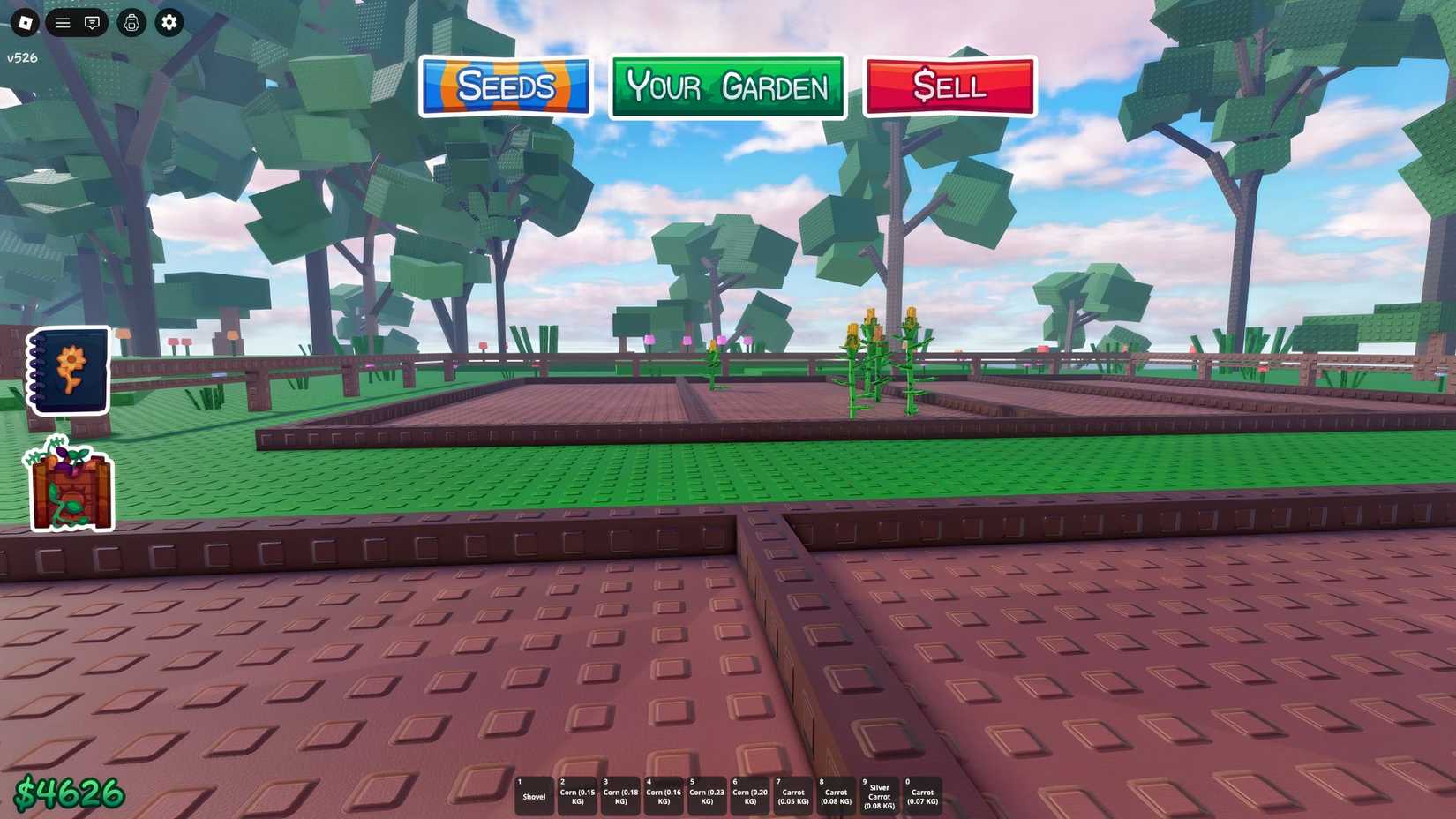The height and width of the screenshot is (819, 1456).
Task: Open the hamburger navigation menu
Action: tap(62, 22)
